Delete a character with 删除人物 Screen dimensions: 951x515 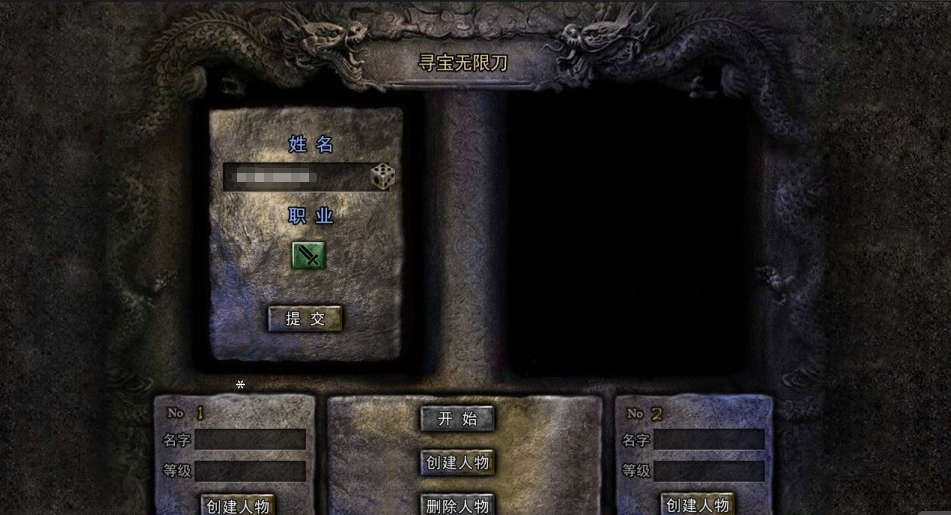[x=457, y=505]
